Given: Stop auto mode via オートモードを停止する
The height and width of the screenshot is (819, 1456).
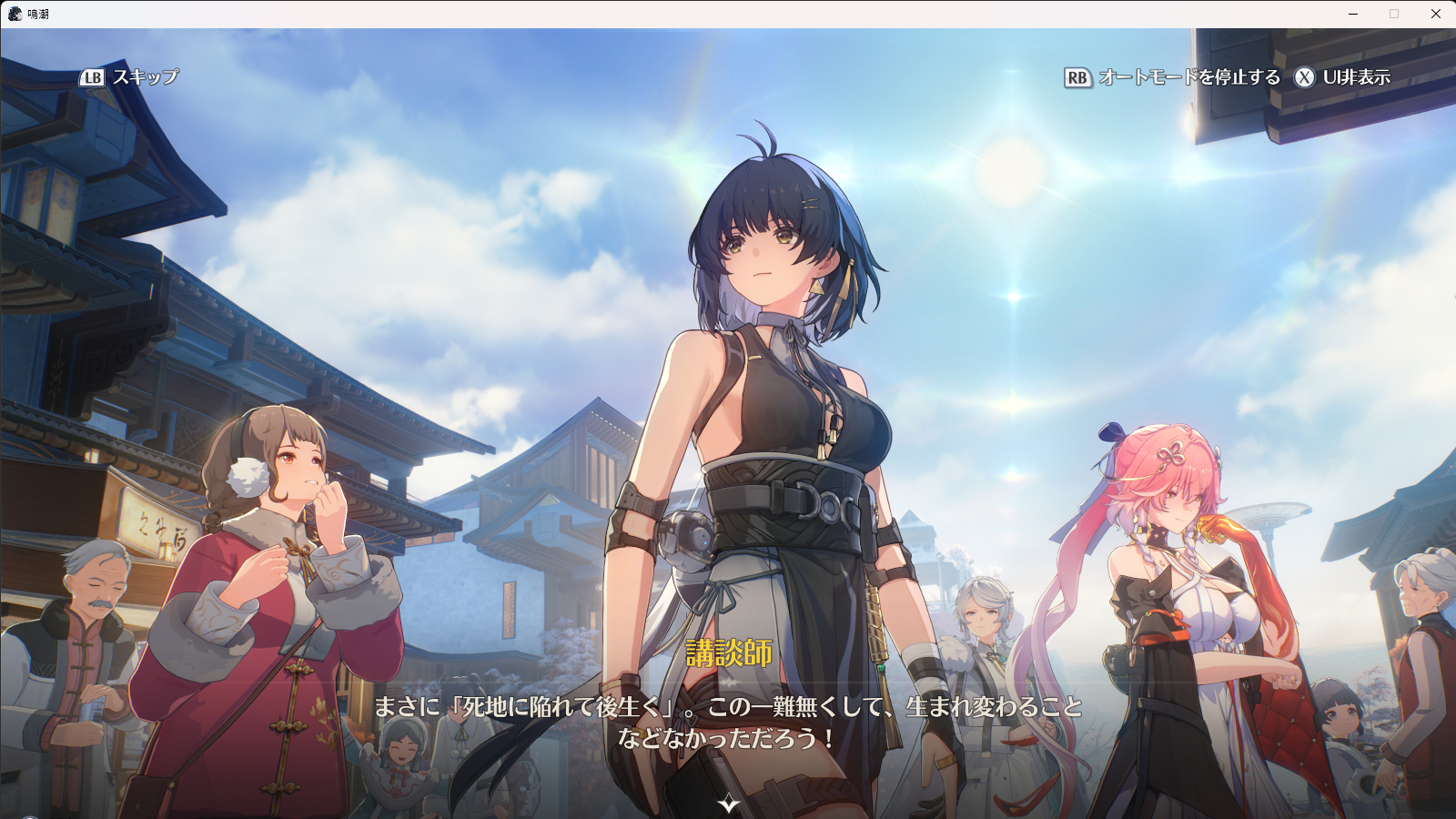Looking at the screenshot, I should point(1172,77).
